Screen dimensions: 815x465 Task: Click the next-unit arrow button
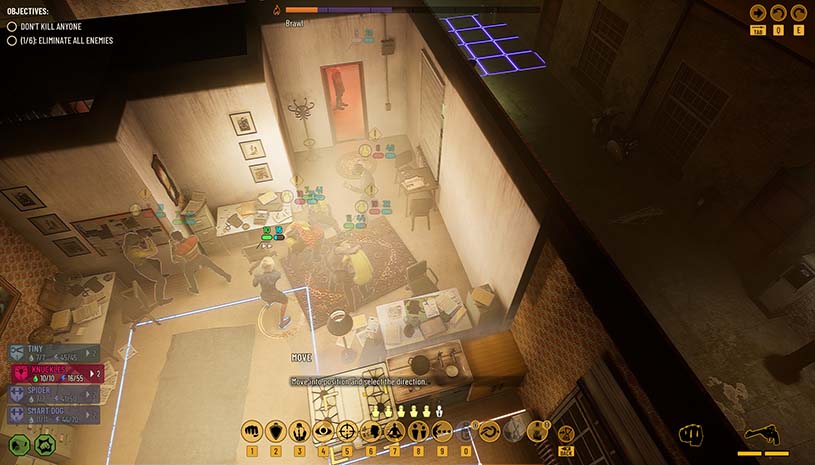pos(759,13)
